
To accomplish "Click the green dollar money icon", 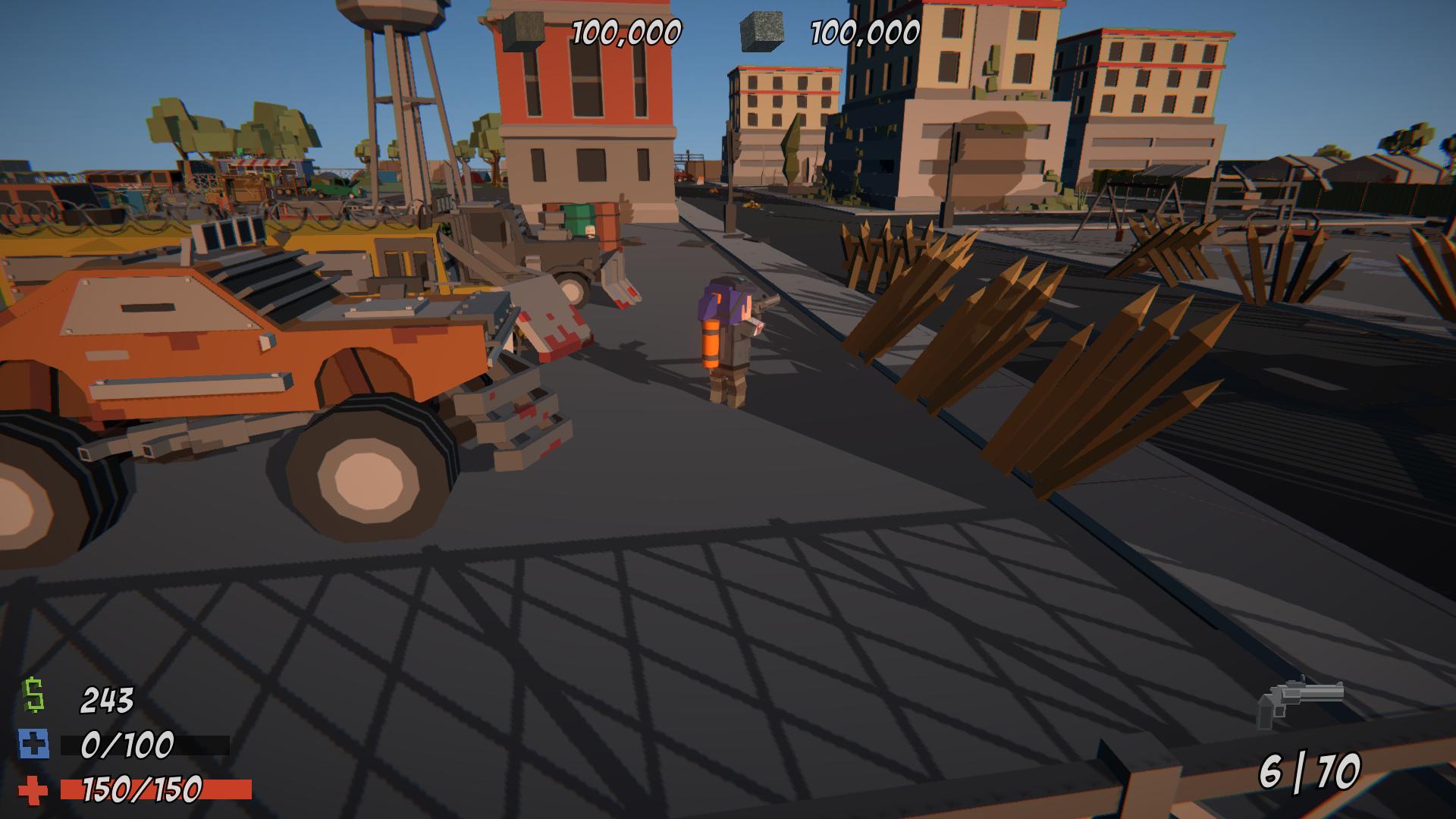I will [x=33, y=696].
